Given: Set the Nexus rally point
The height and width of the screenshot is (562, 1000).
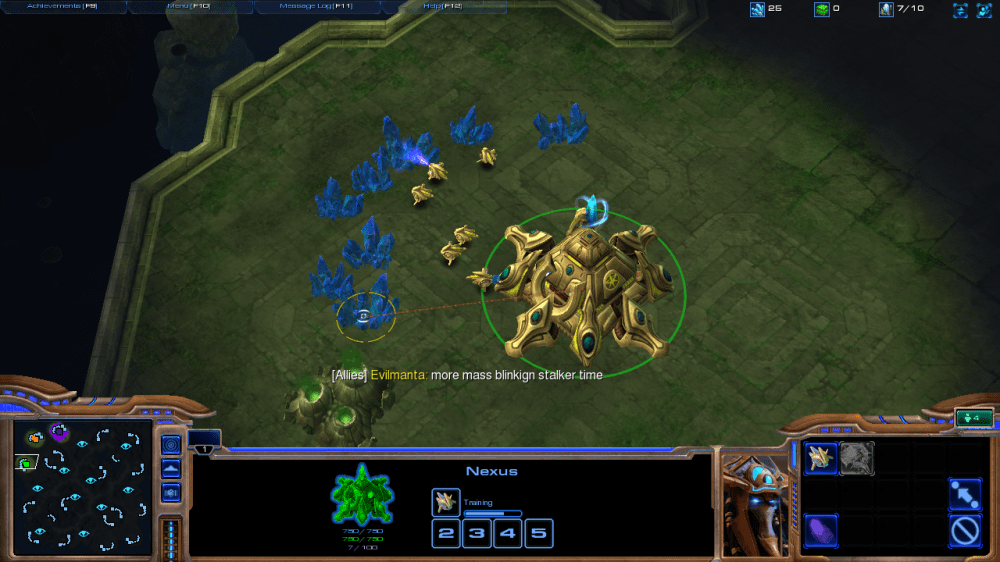Looking at the screenshot, I should coord(963,494).
